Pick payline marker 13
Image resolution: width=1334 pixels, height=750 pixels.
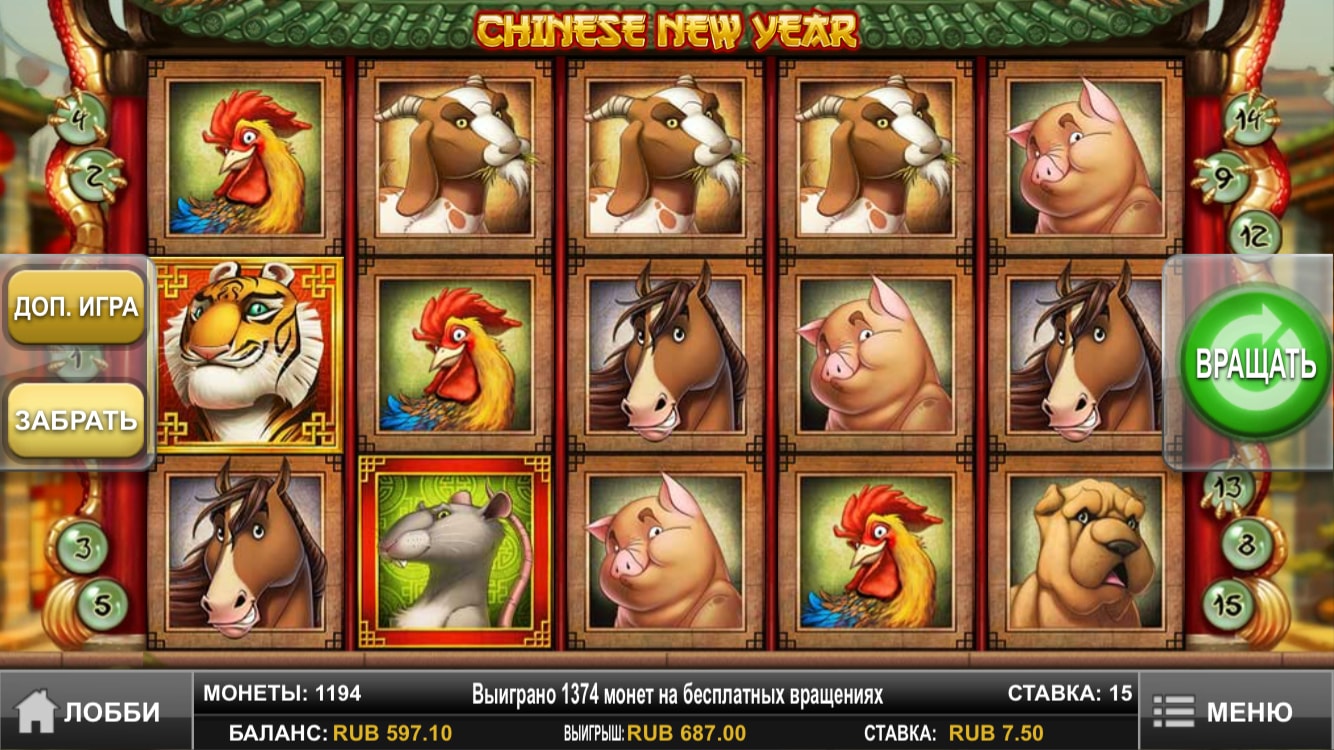(1227, 489)
